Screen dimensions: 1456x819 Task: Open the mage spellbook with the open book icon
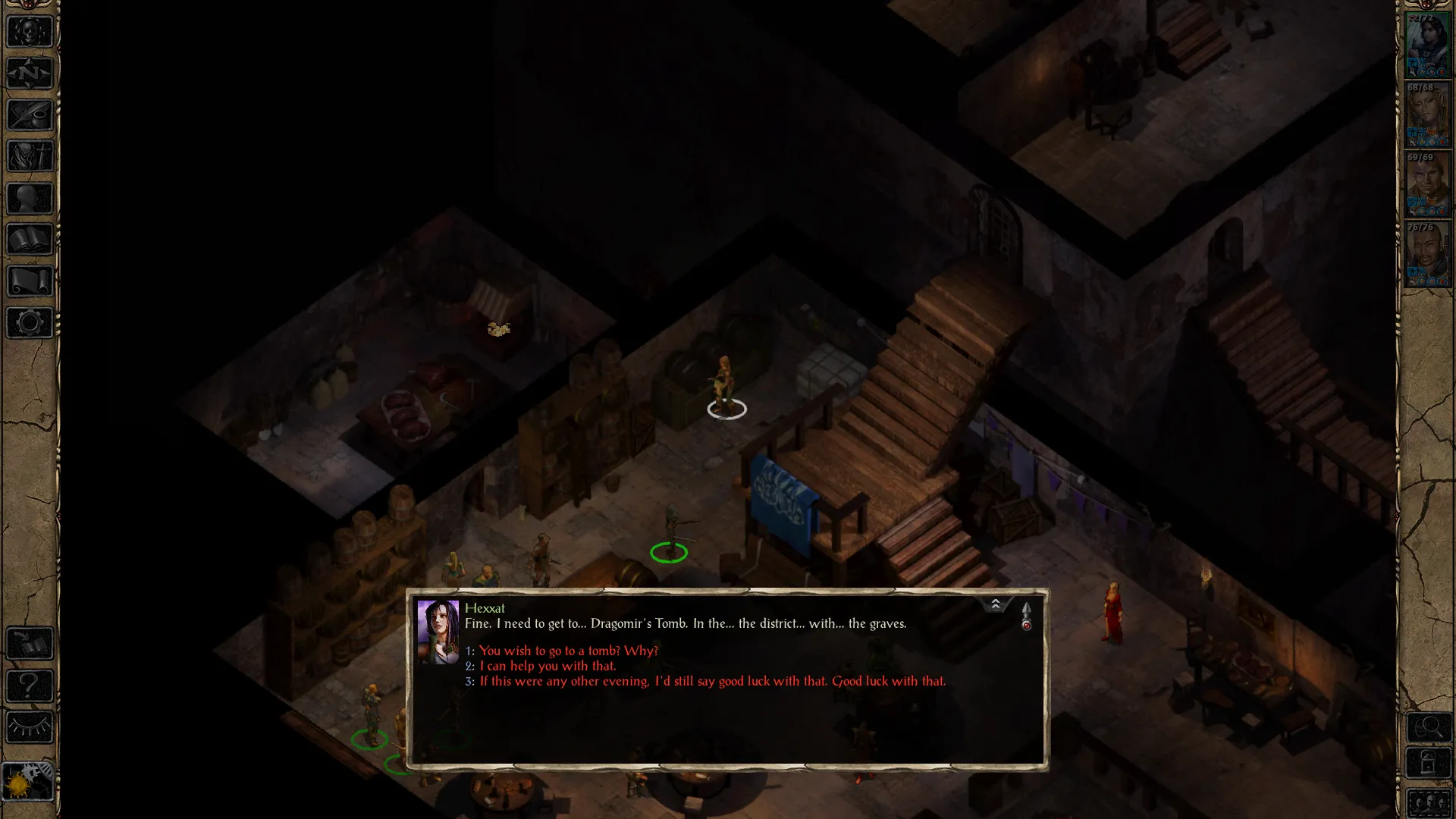pyautogui.click(x=30, y=240)
